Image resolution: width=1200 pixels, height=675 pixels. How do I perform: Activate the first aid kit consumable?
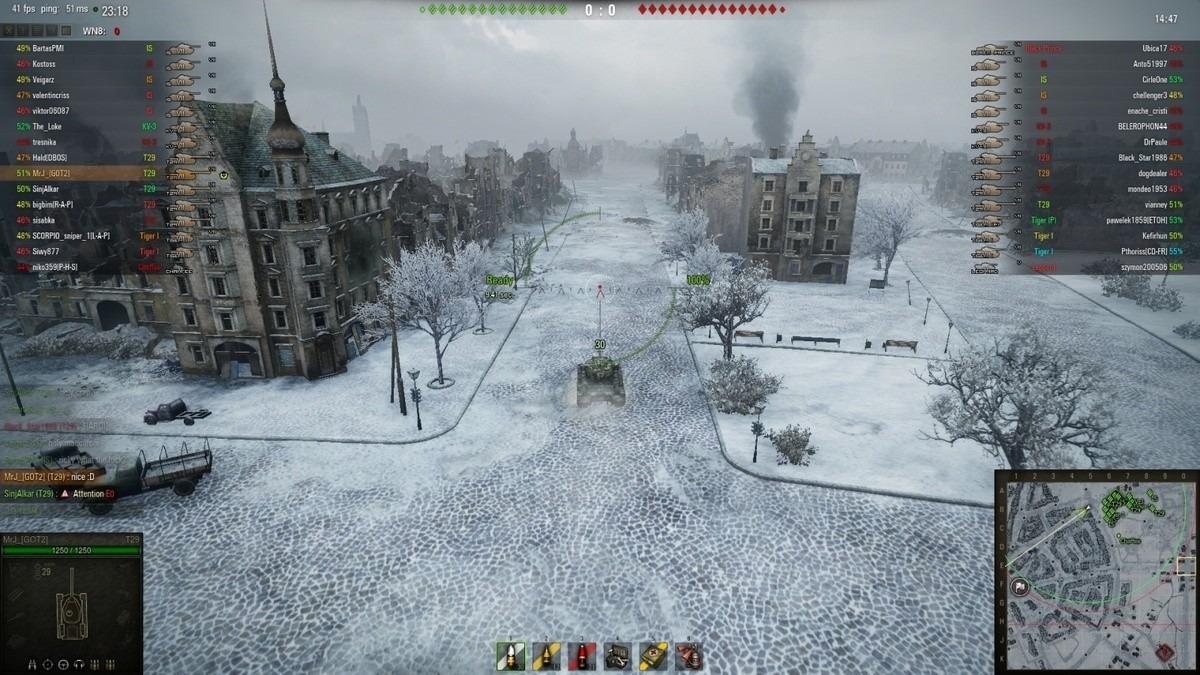point(653,656)
